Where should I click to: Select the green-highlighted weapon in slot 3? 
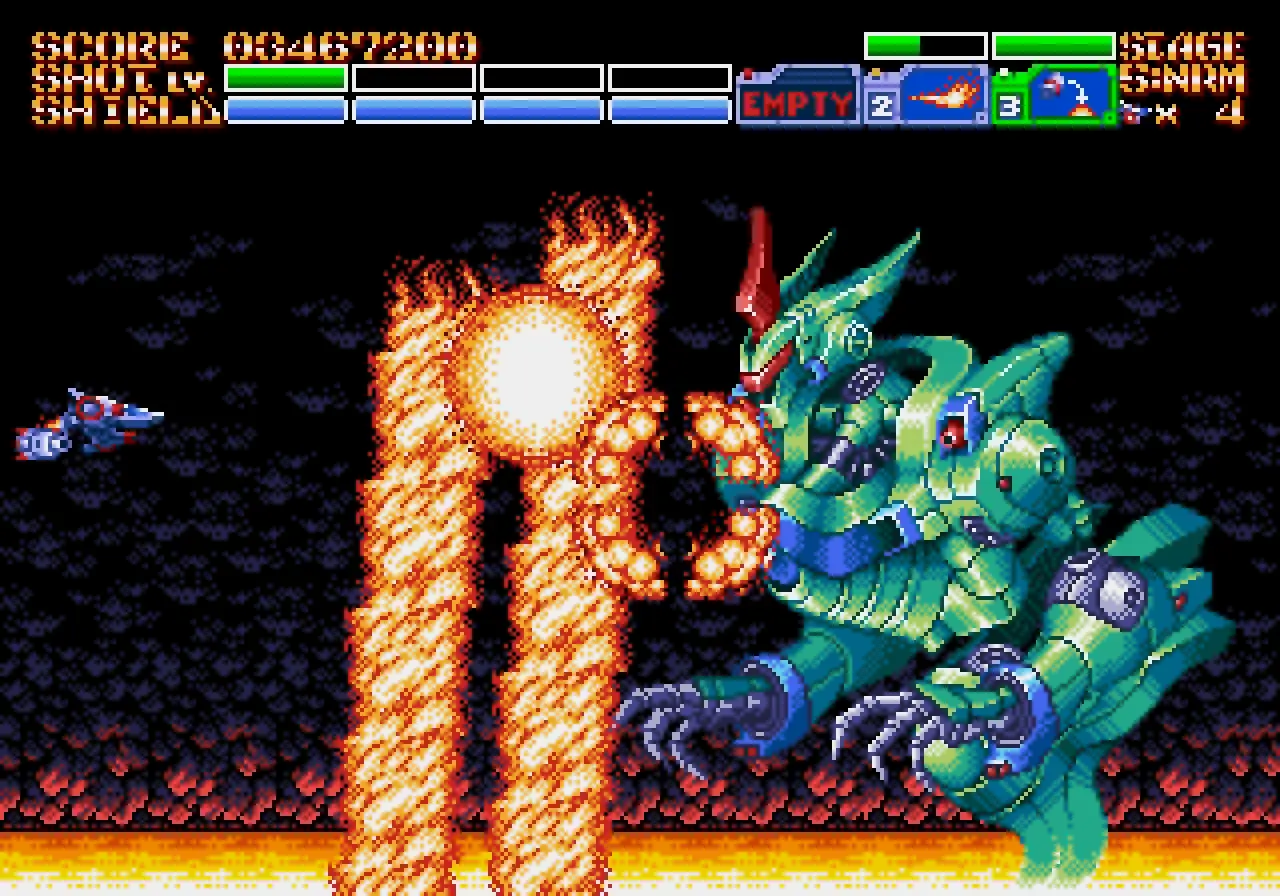[x=1056, y=96]
